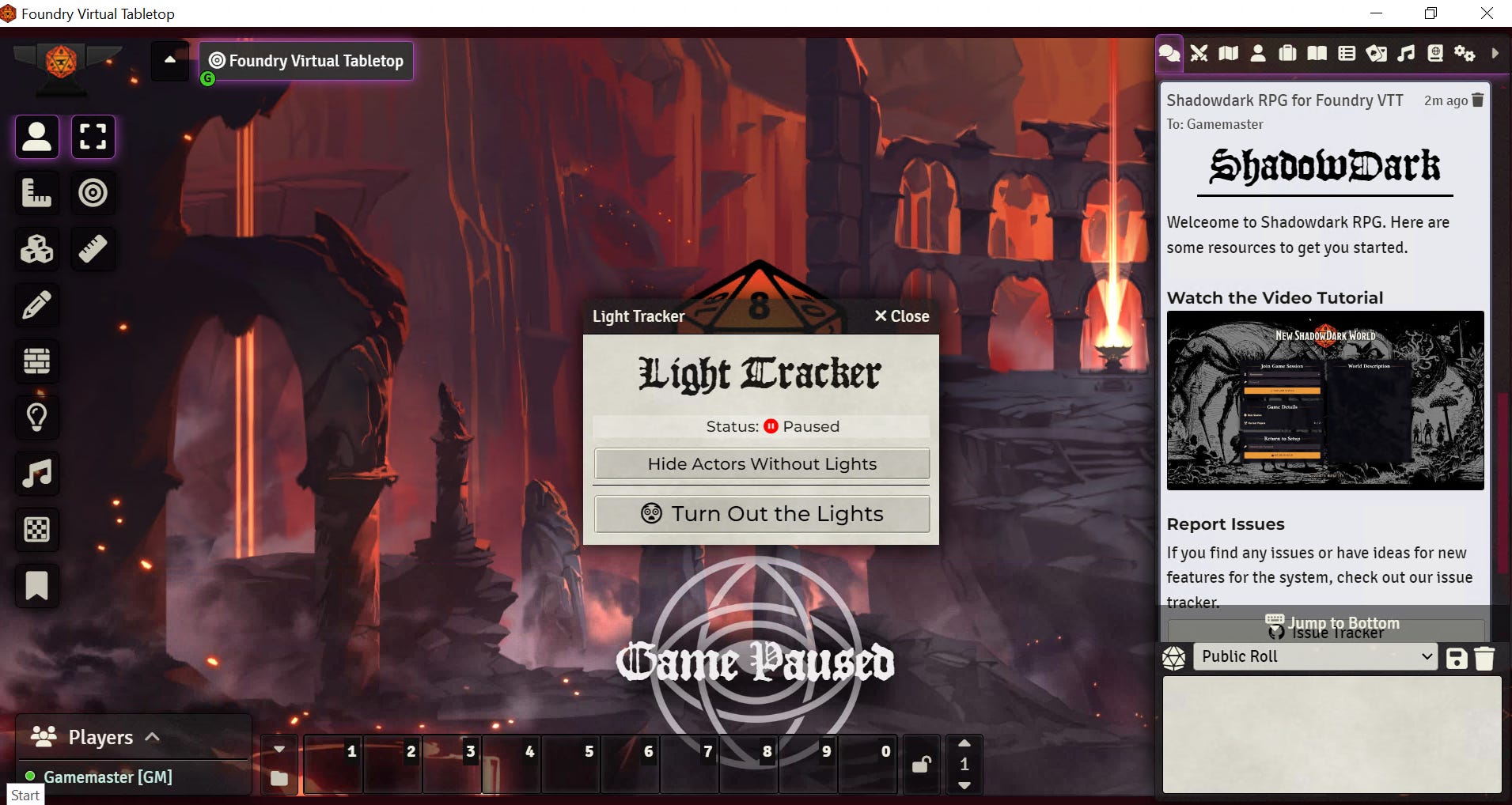Open the Wall Controls
1512x805 pixels.
click(x=36, y=361)
